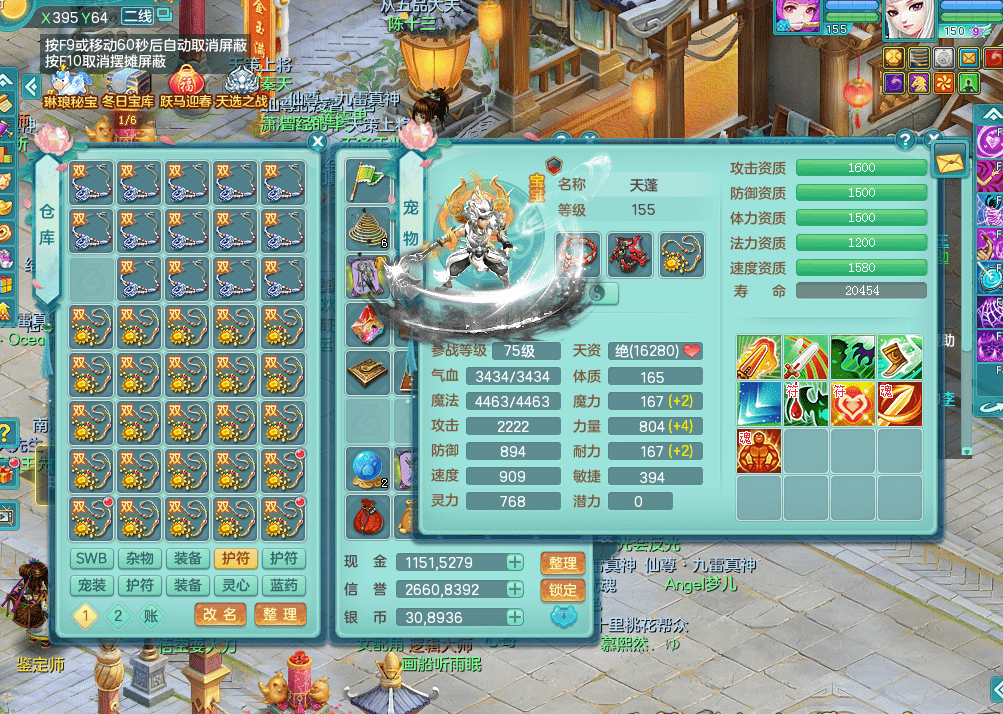The width and height of the screenshot is (1003, 714).
Task: Go to warehouse page 2
Action: (118, 615)
